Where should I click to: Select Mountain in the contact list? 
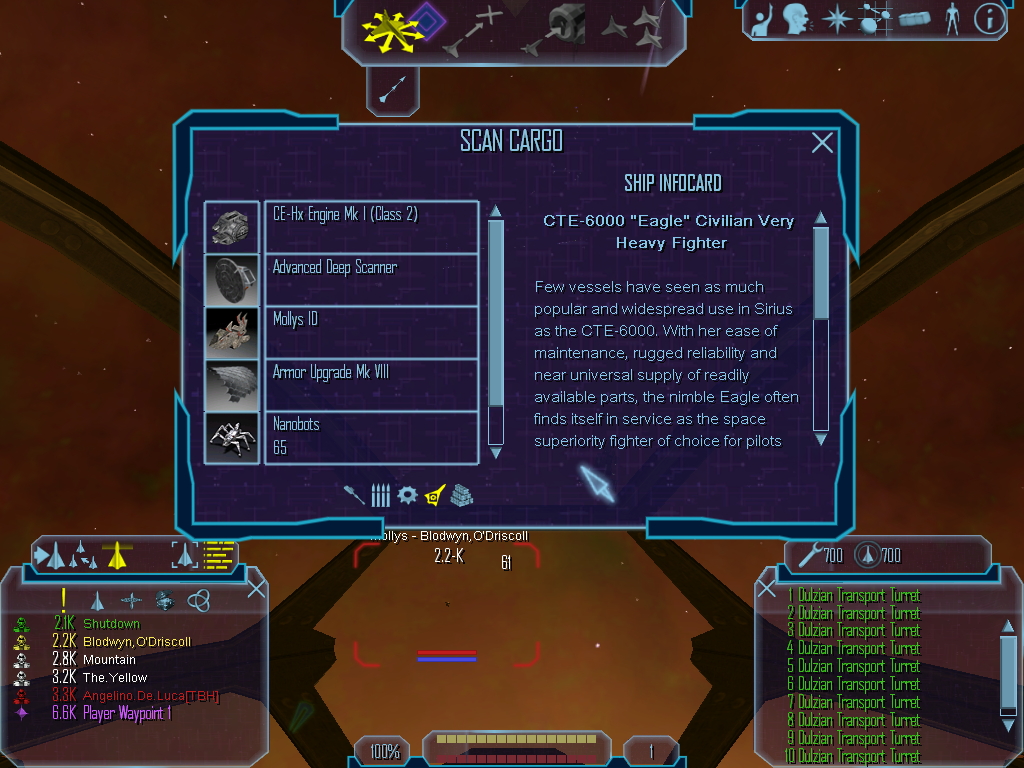pyautogui.click(x=109, y=660)
